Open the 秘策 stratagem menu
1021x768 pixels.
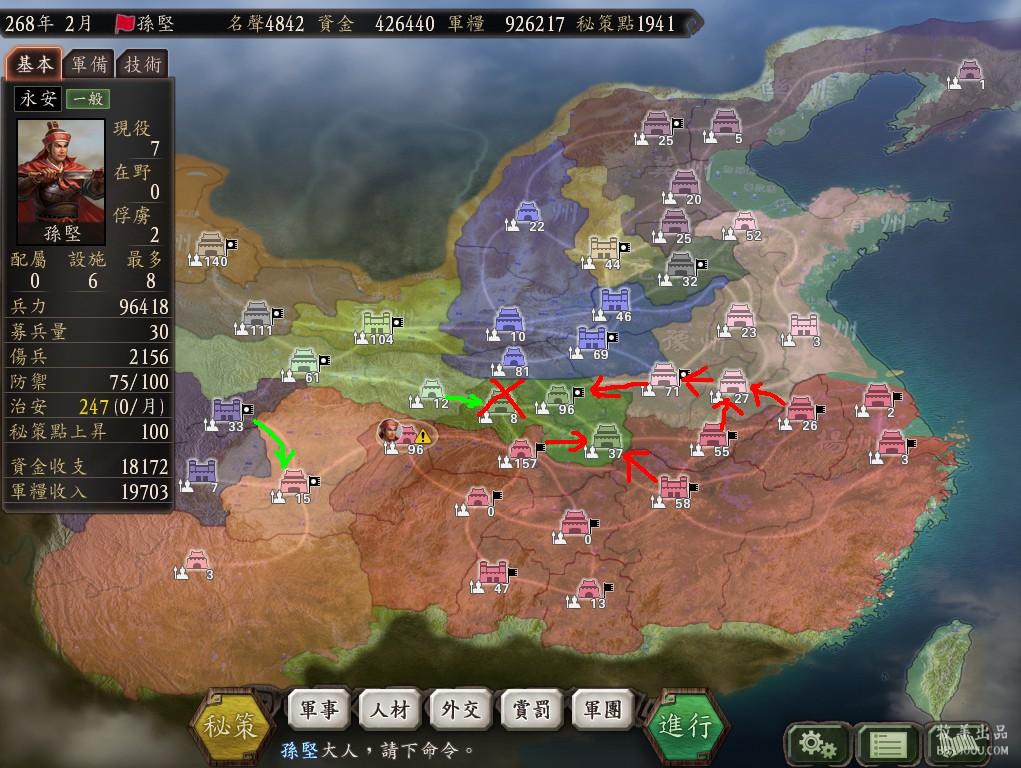click(232, 725)
